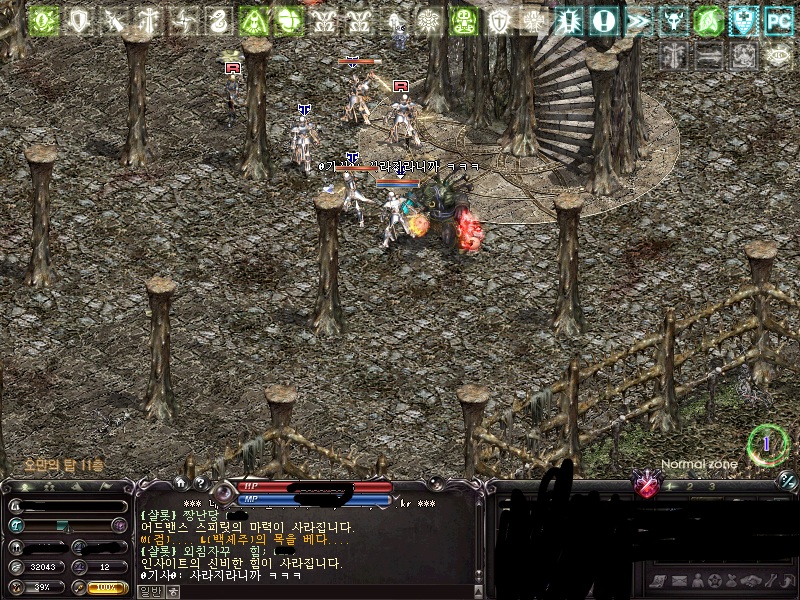The width and height of the screenshot is (800, 600).
Task: Open the question mark help button
Action: click(199, 483)
